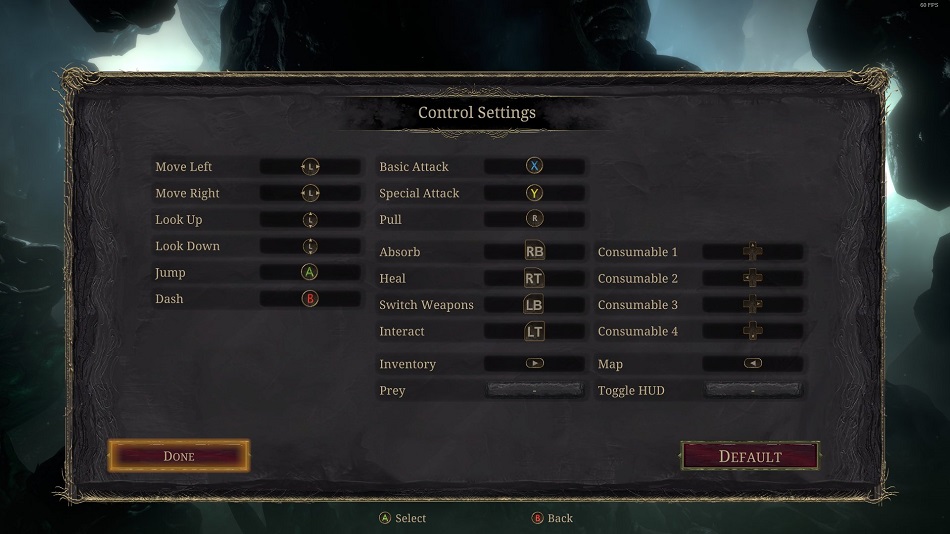Screen dimensions: 950x534
Task: Edit the Inventory binding field
Action: pyautogui.click(x=534, y=364)
